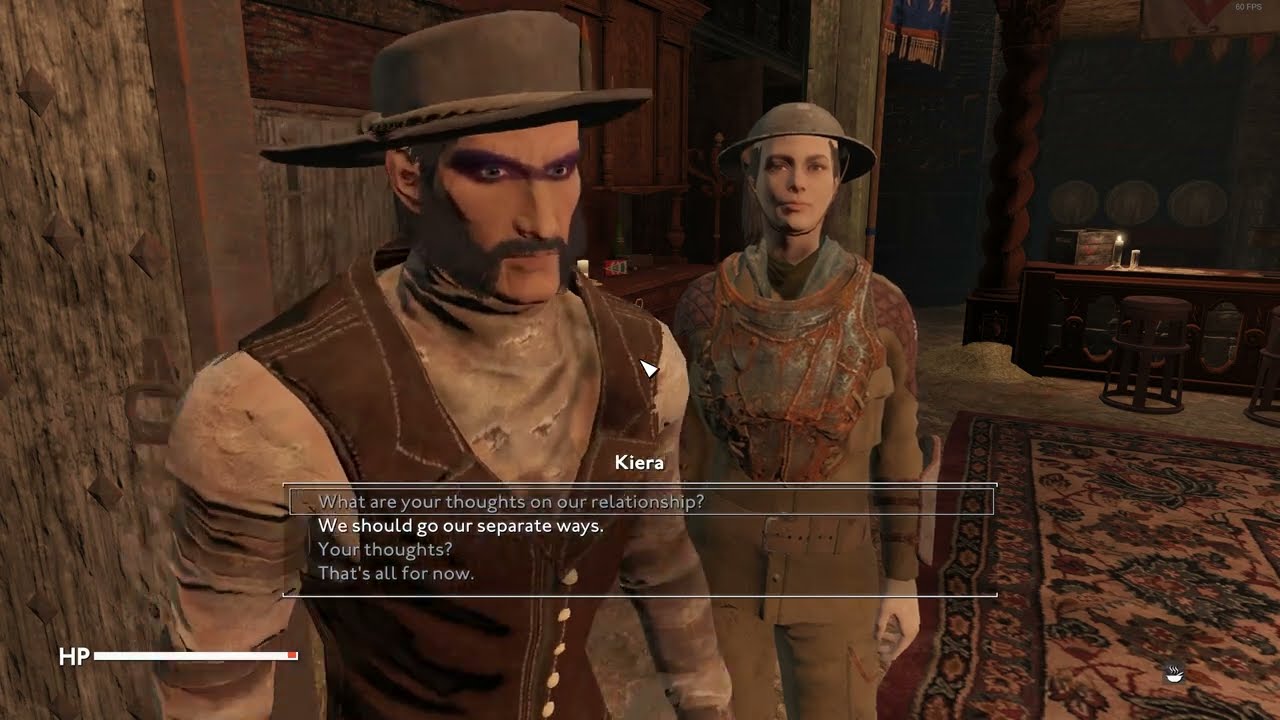Viewport: 1280px width, 720px height.
Task: Choose "We should go our separate ways."
Action: (461, 526)
